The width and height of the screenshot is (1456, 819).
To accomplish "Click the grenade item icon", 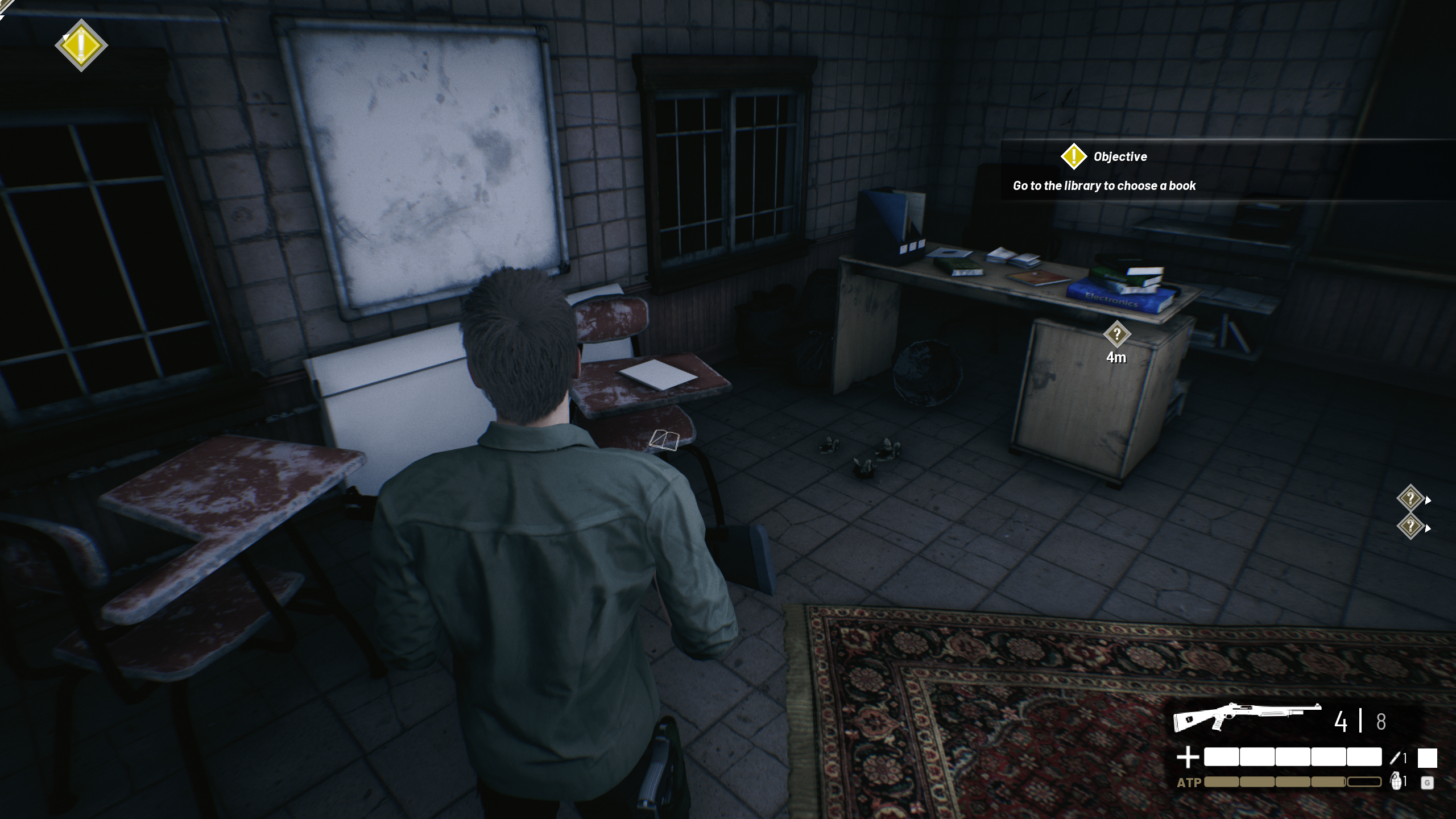I will point(1396,781).
